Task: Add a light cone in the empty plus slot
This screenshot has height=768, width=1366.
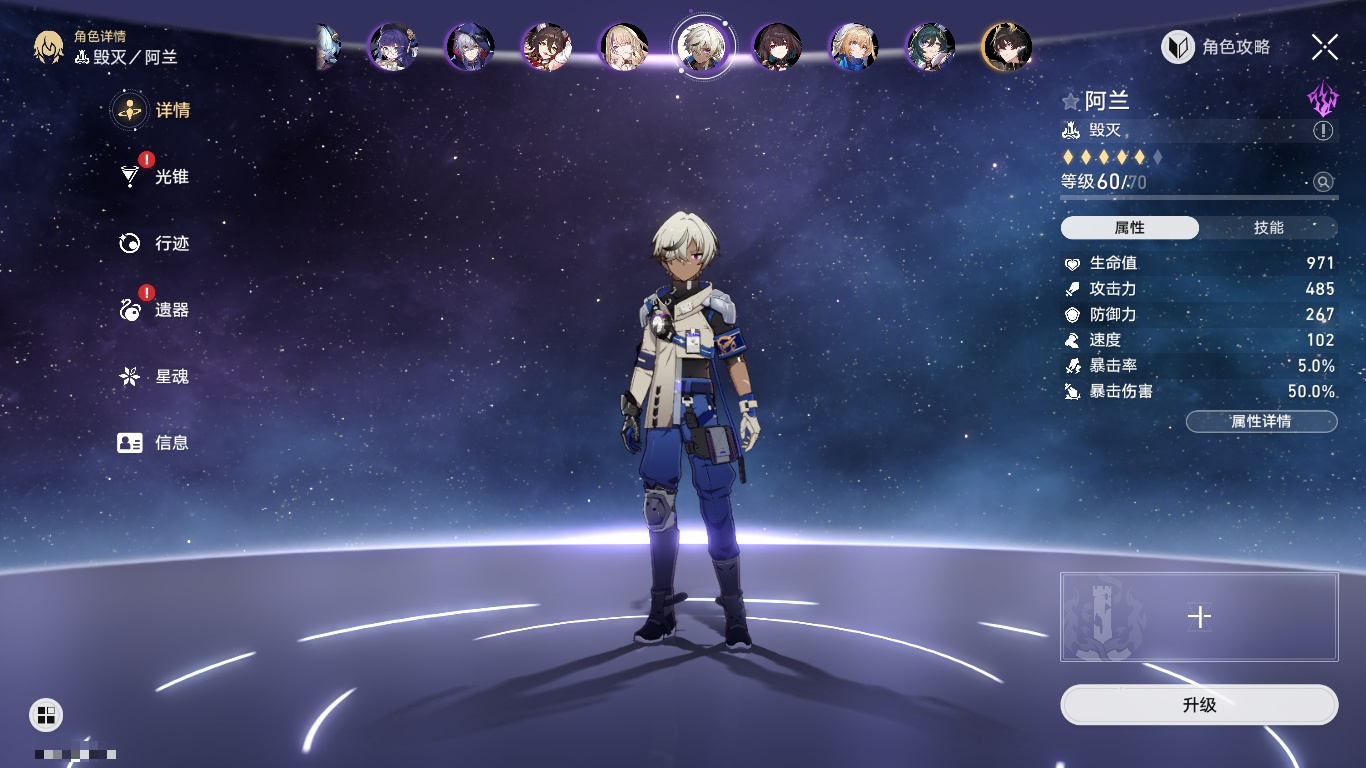Action: point(1199,617)
